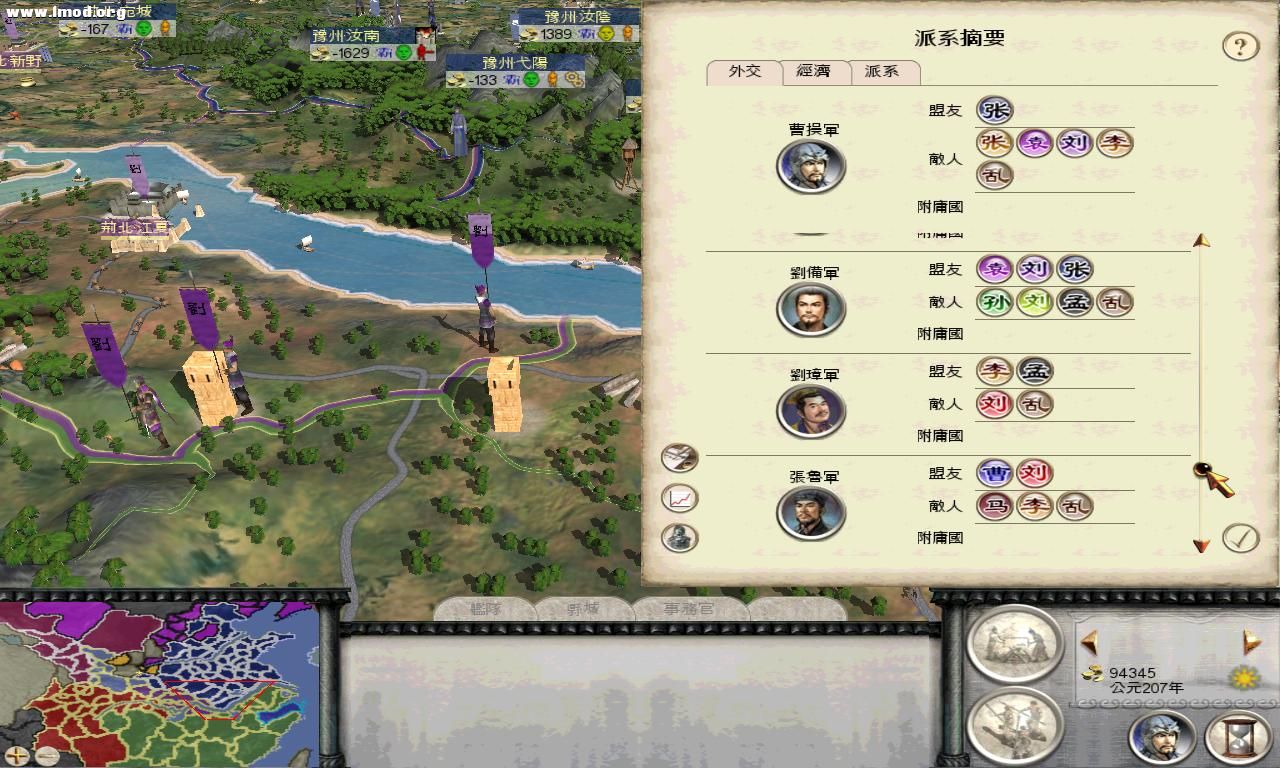Open 張魯軍 faction portrait
This screenshot has height=768, width=1280.
point(811,512)
